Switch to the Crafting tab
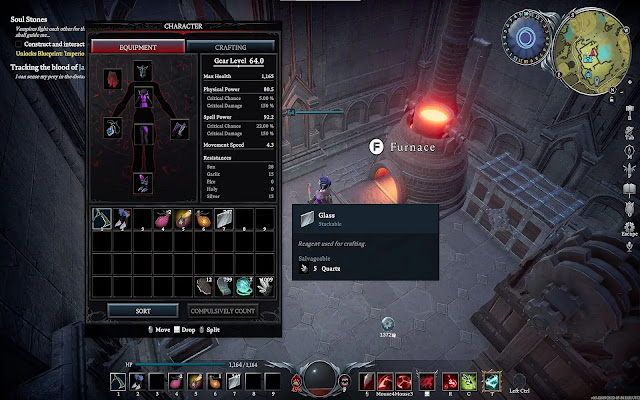The width and height of the screenshot is (640, 400). pyautogui.click(x=231, y=46)
